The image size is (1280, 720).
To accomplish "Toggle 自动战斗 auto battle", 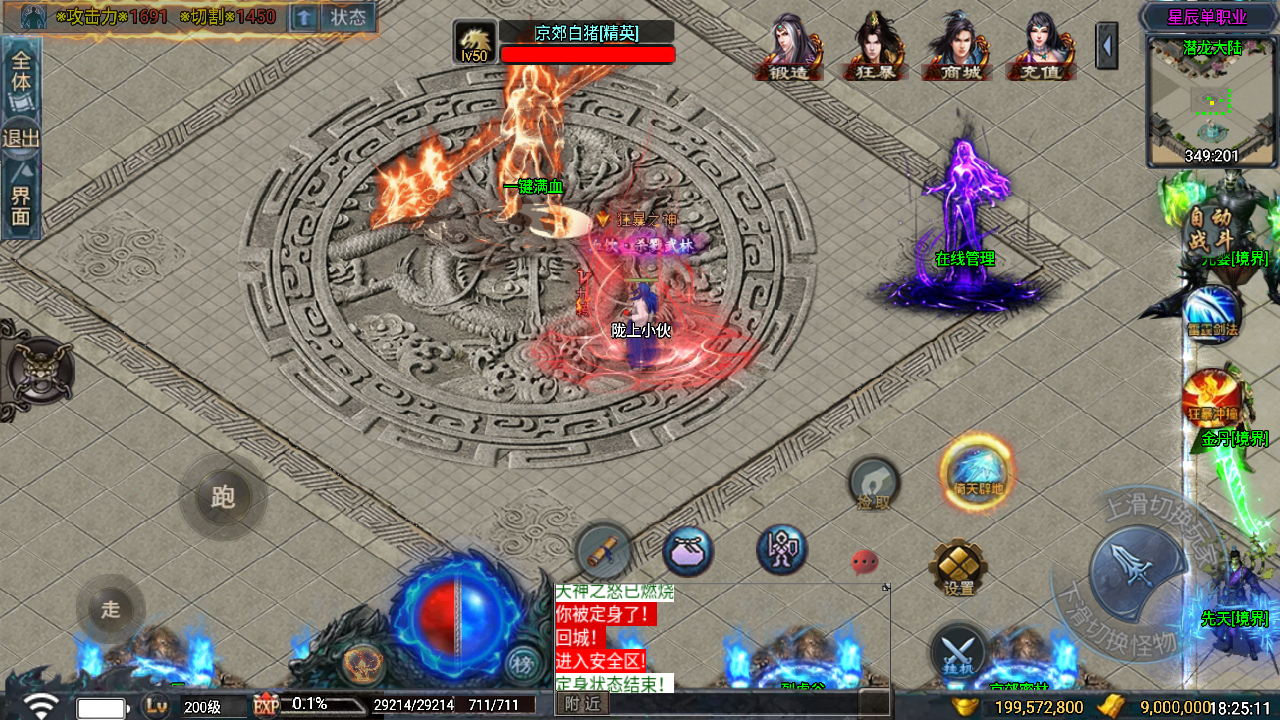I will click(x=1209, y=229).
